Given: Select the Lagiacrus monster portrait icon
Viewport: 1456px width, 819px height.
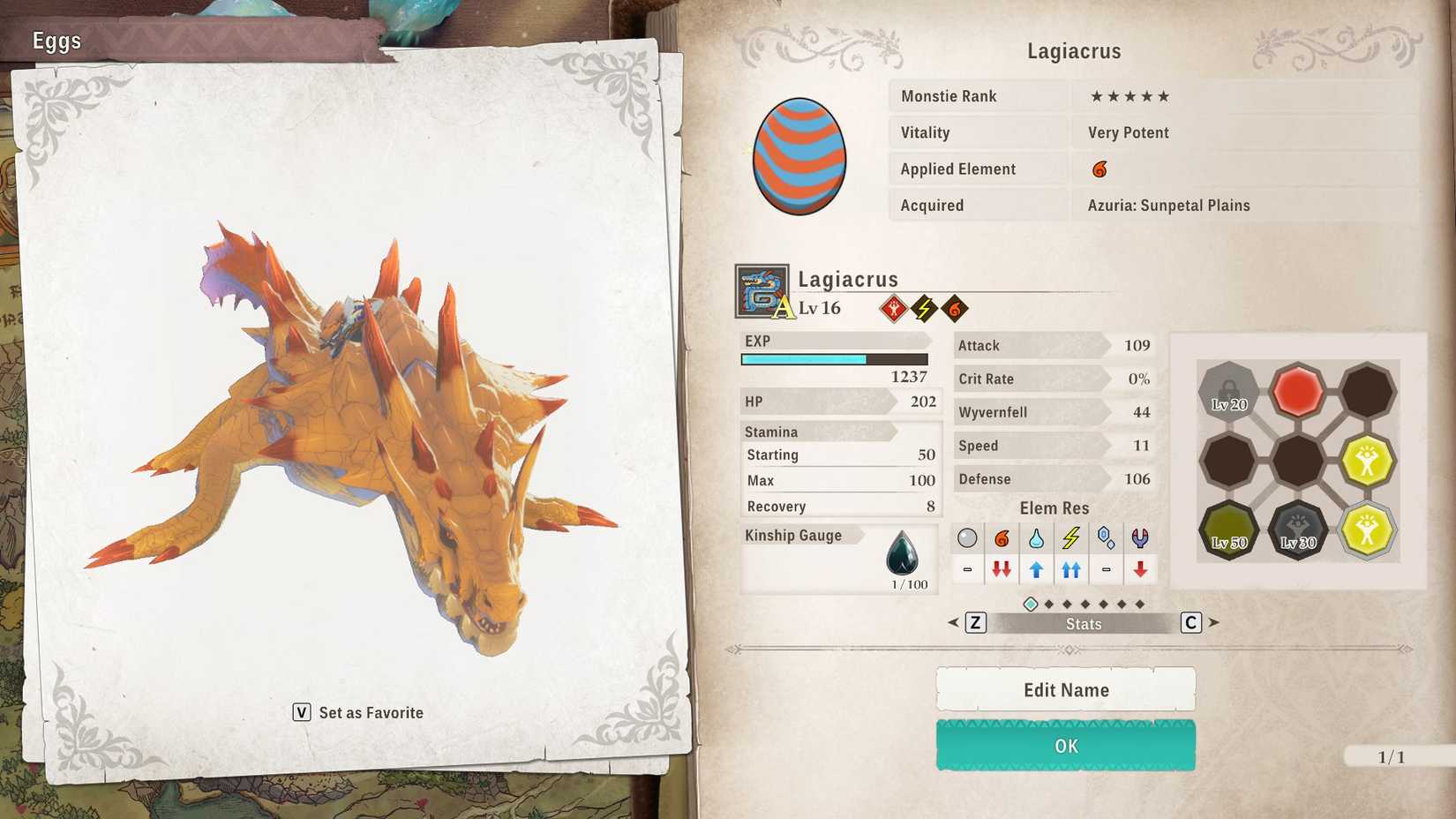Looking at the screenshot, I should pos(760,291).
